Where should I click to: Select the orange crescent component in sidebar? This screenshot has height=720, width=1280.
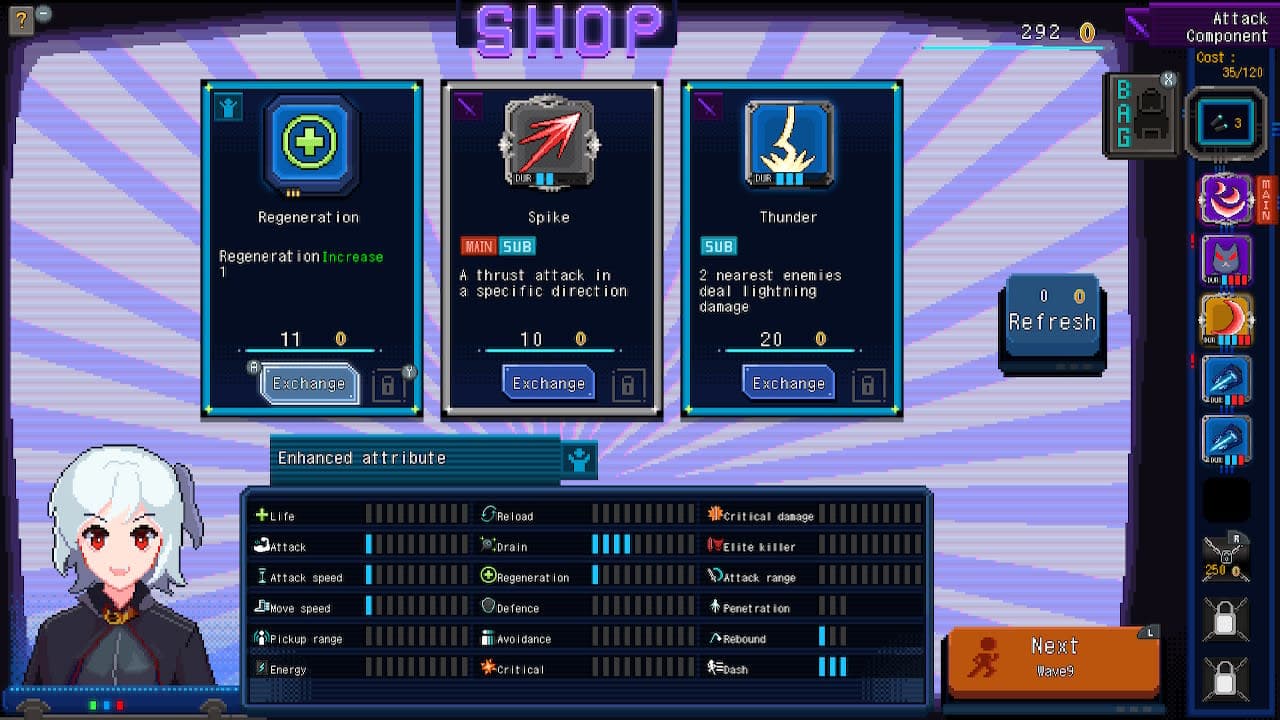1226,317
